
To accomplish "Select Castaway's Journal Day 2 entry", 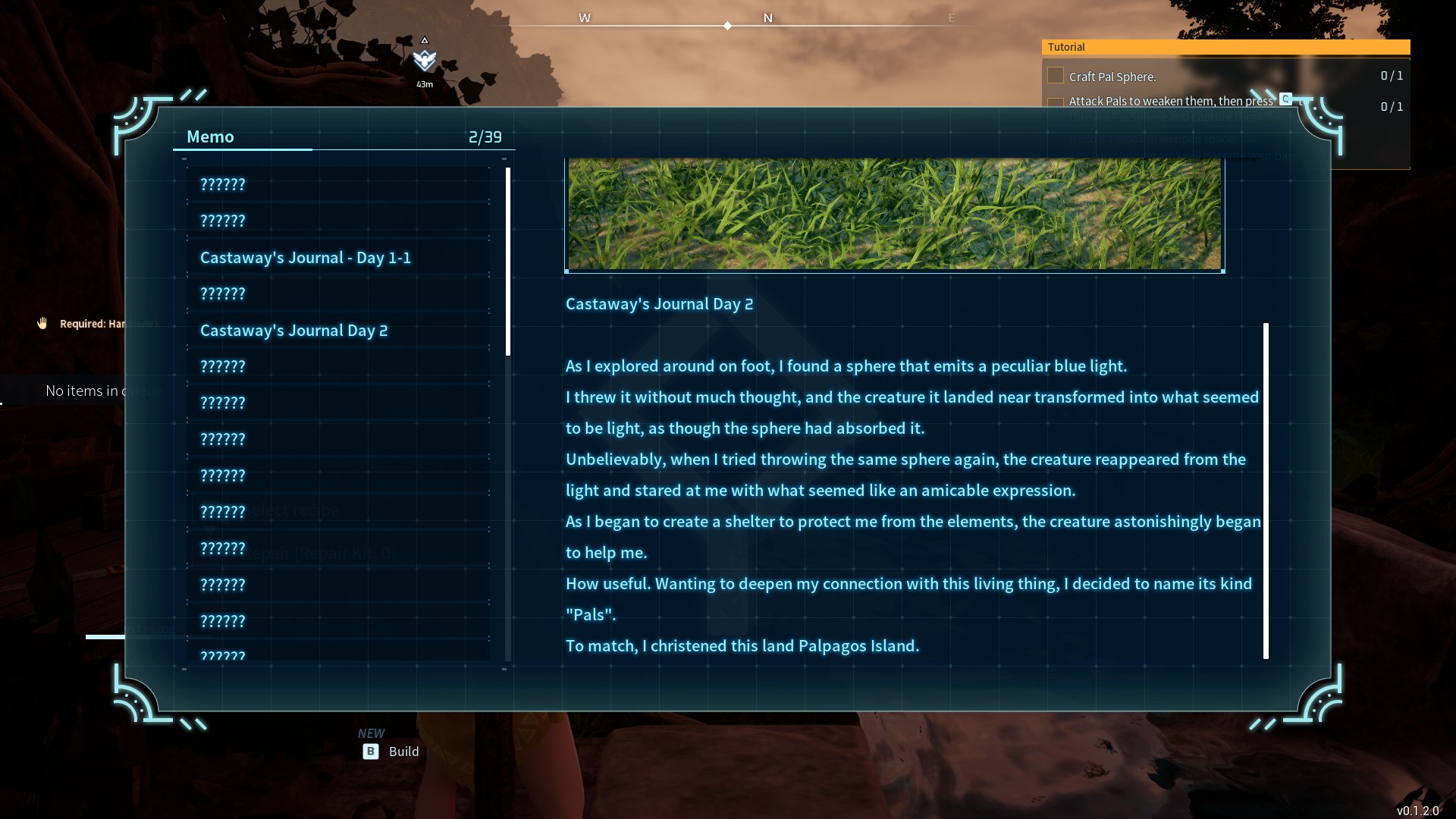I will click(294, 331).
